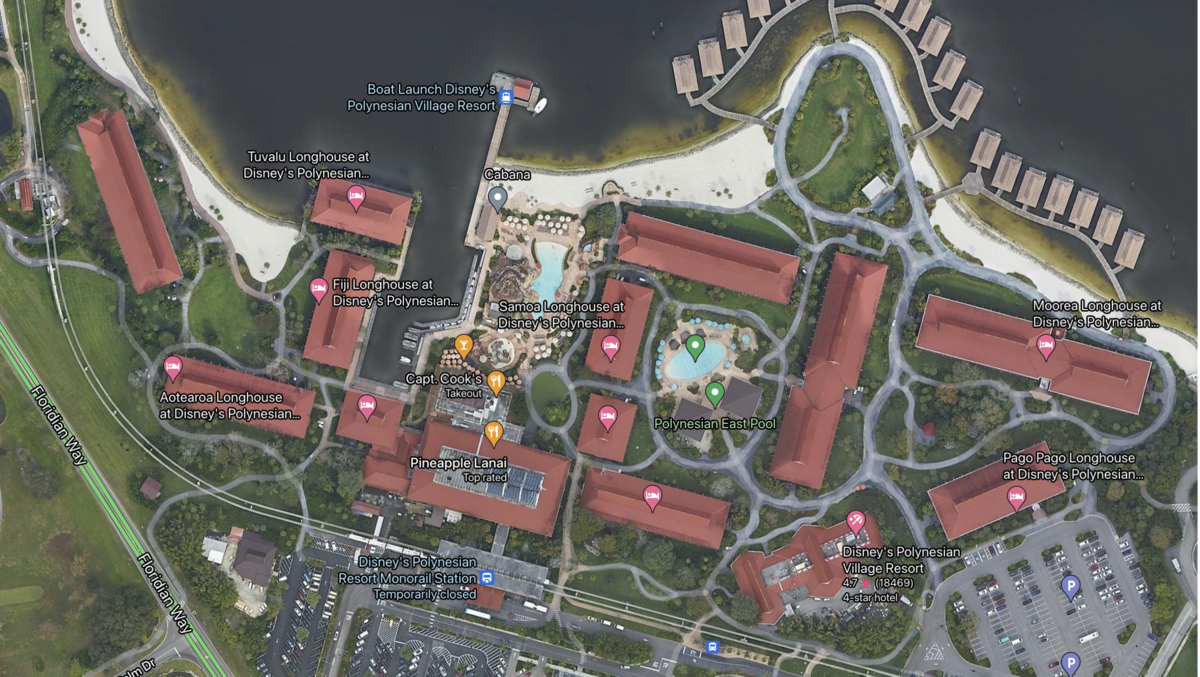
Task: Open Disney's Polynesian Village Resort hotel pin
Action: tap(856, 521)
